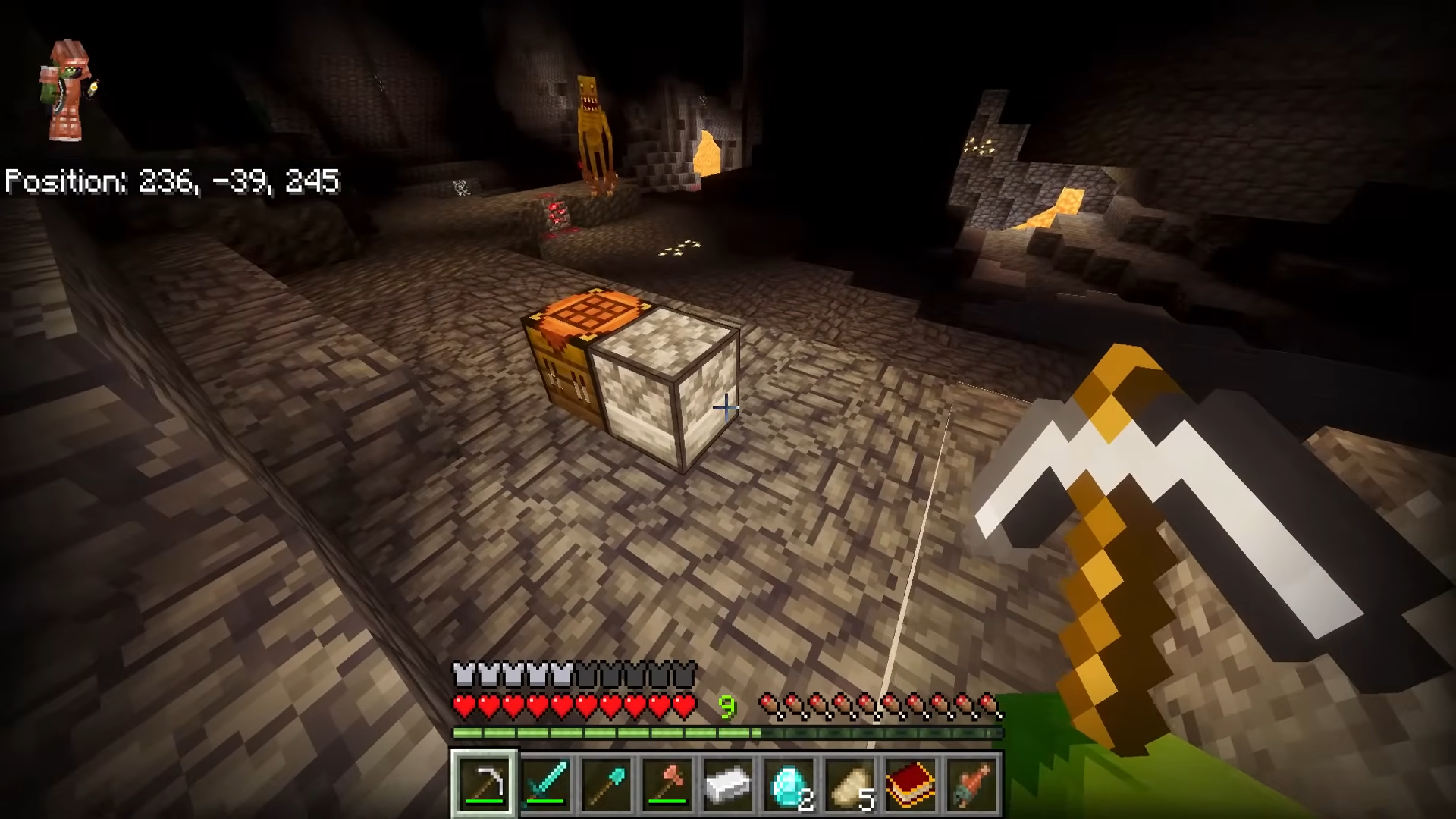Select the tan item stack of five
Screen dimensions: 1456x819
pyautogui.click(x=850, y=784)
